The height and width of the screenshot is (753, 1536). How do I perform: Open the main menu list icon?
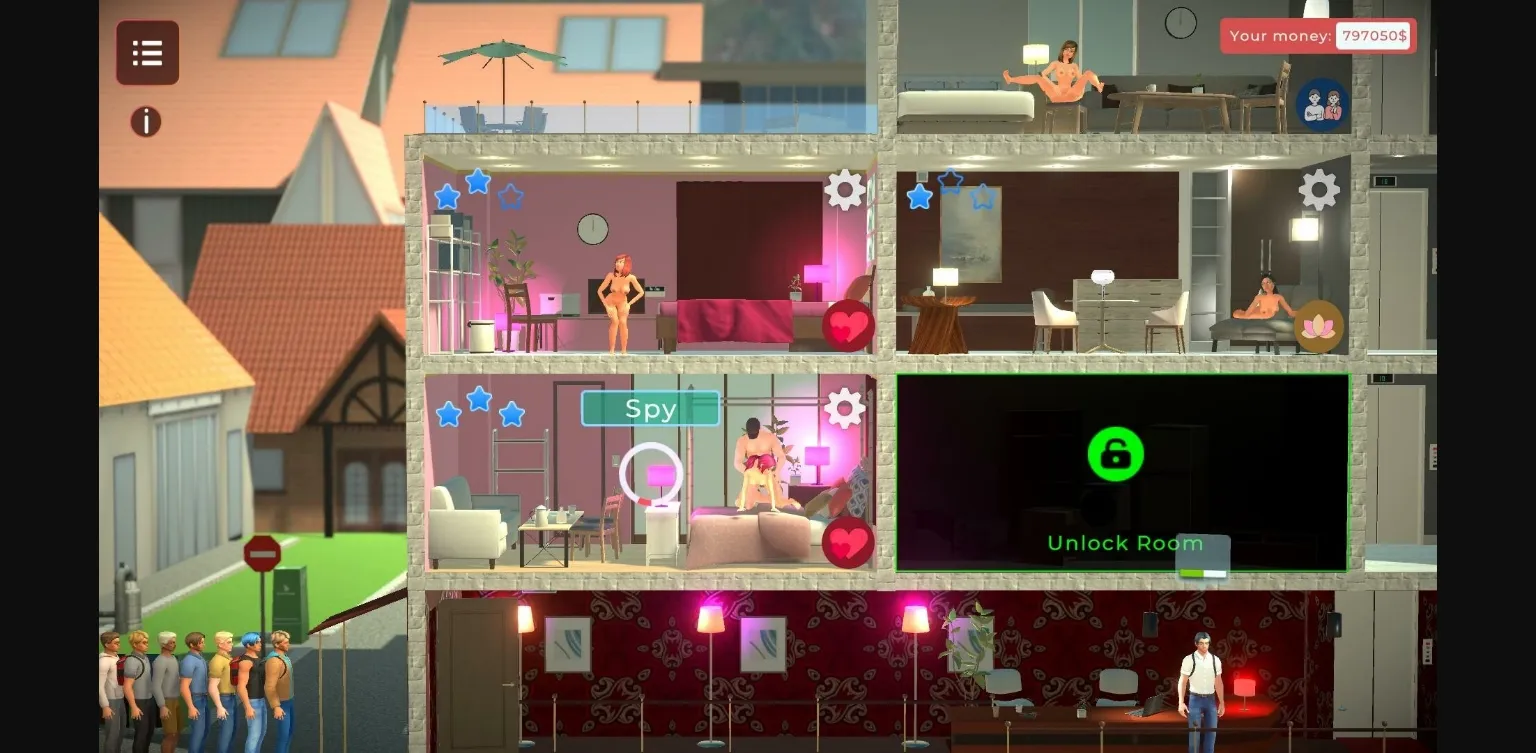coord(147,52)
